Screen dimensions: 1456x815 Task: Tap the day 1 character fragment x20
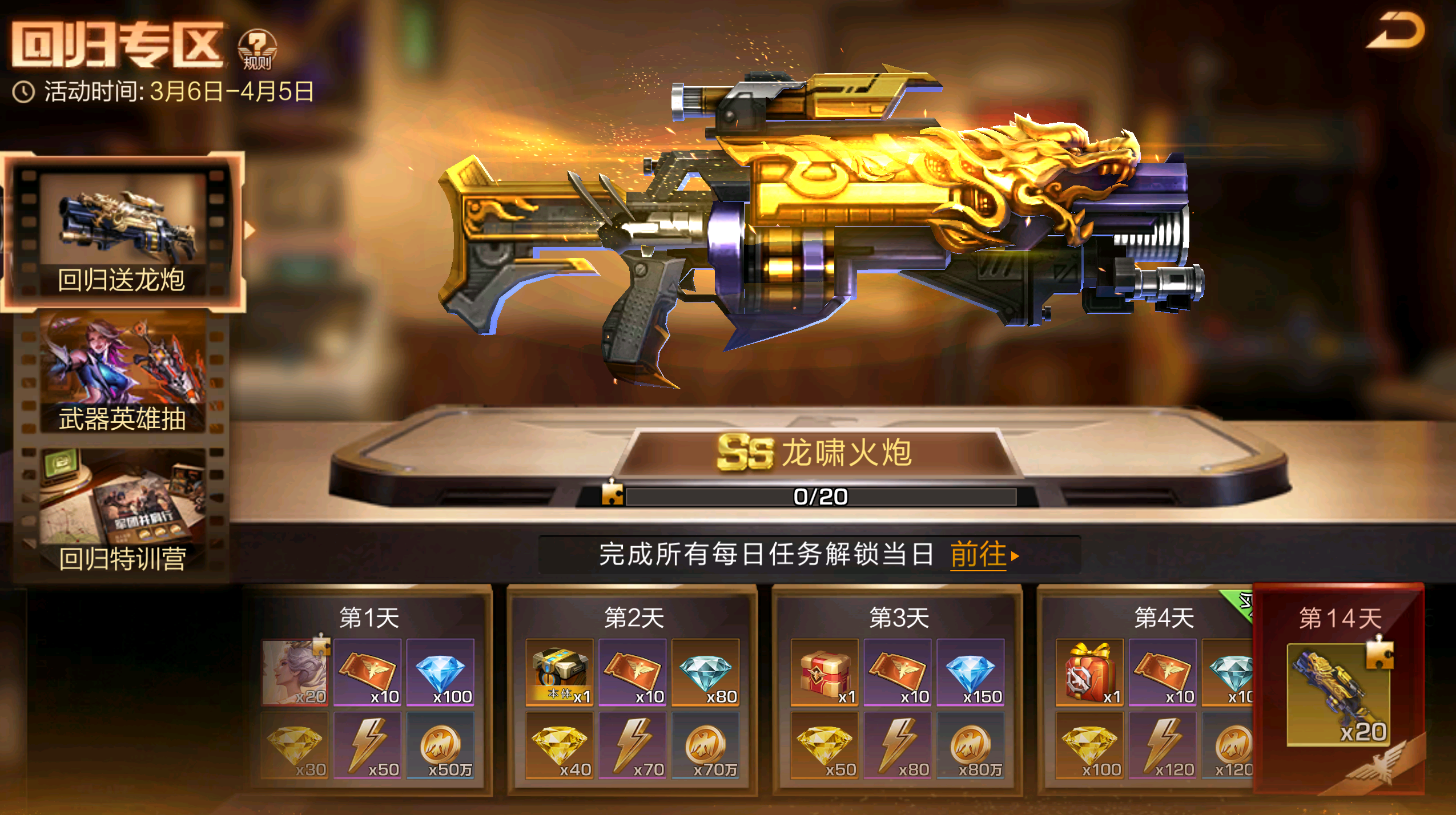295,672
